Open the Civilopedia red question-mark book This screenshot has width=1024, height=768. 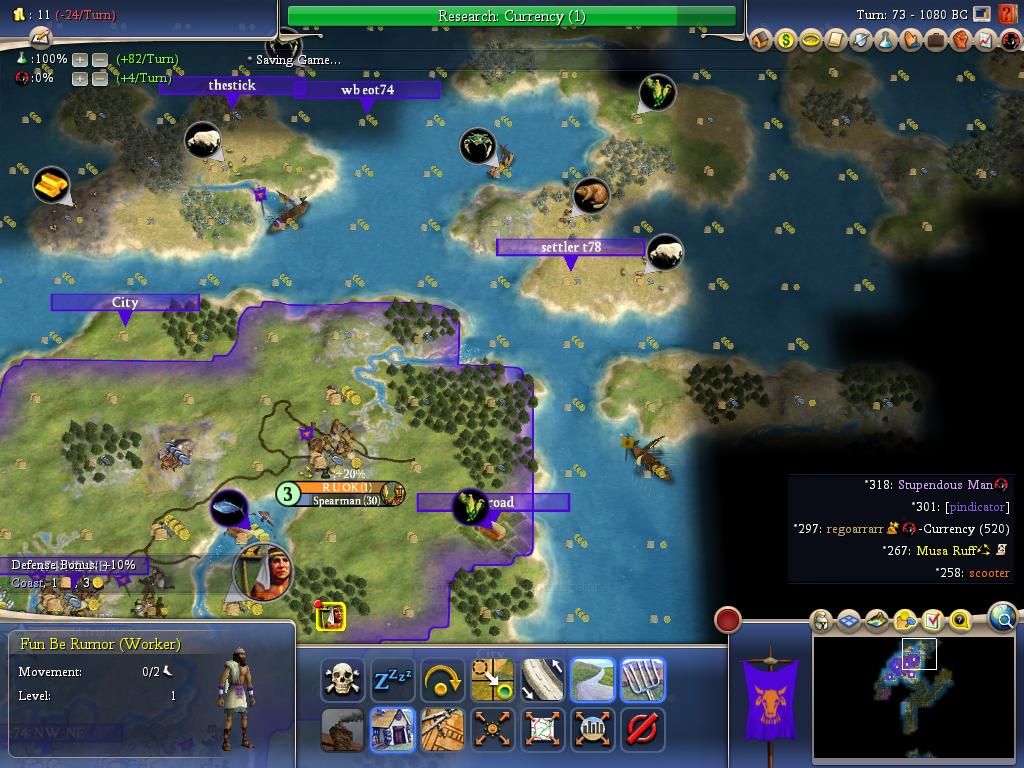click(1007, 15)
